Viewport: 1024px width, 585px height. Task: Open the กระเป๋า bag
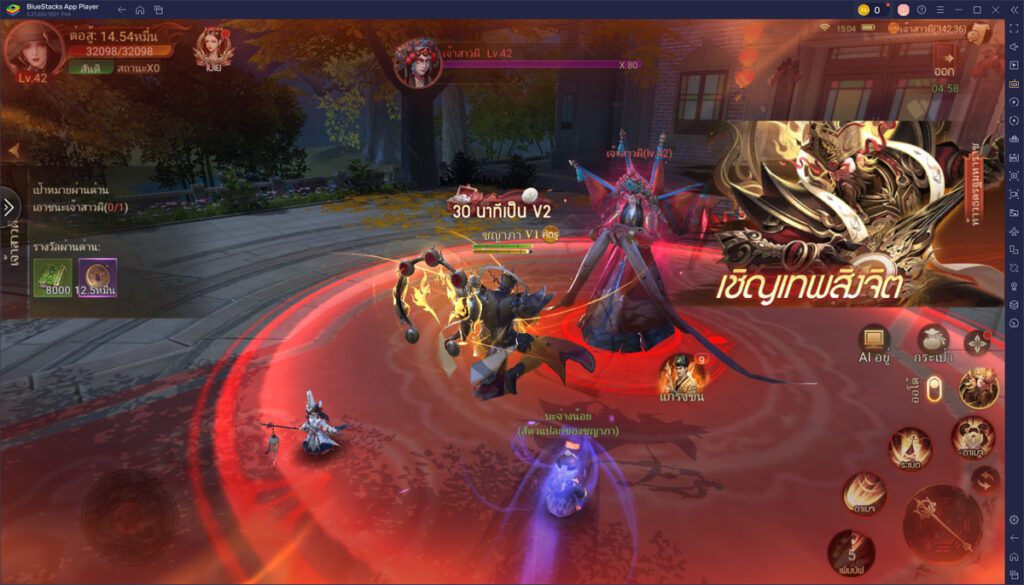tap(932, 341)
